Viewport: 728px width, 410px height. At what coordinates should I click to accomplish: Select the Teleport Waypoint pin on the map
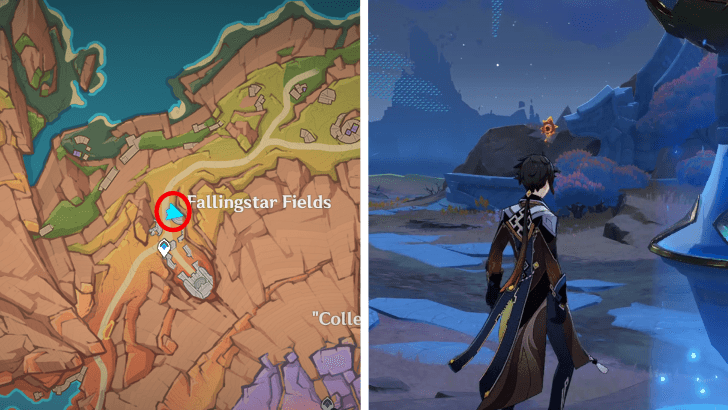(162, 249)
